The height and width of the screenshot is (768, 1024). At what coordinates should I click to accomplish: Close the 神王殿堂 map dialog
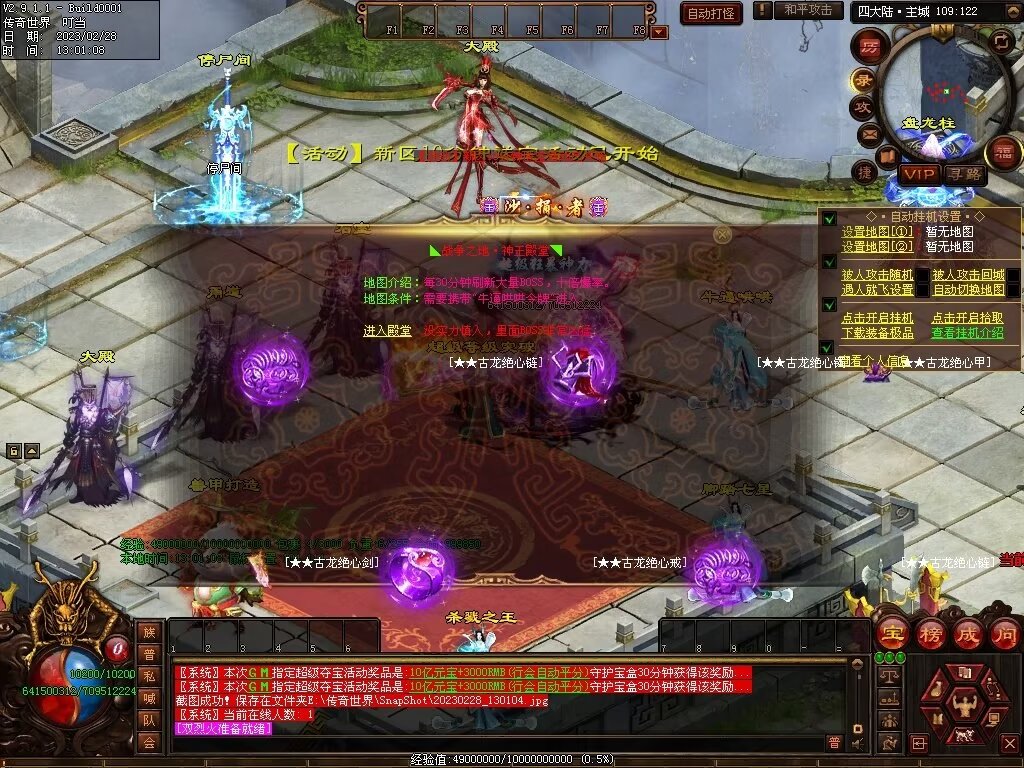click(x=722, y=234)
